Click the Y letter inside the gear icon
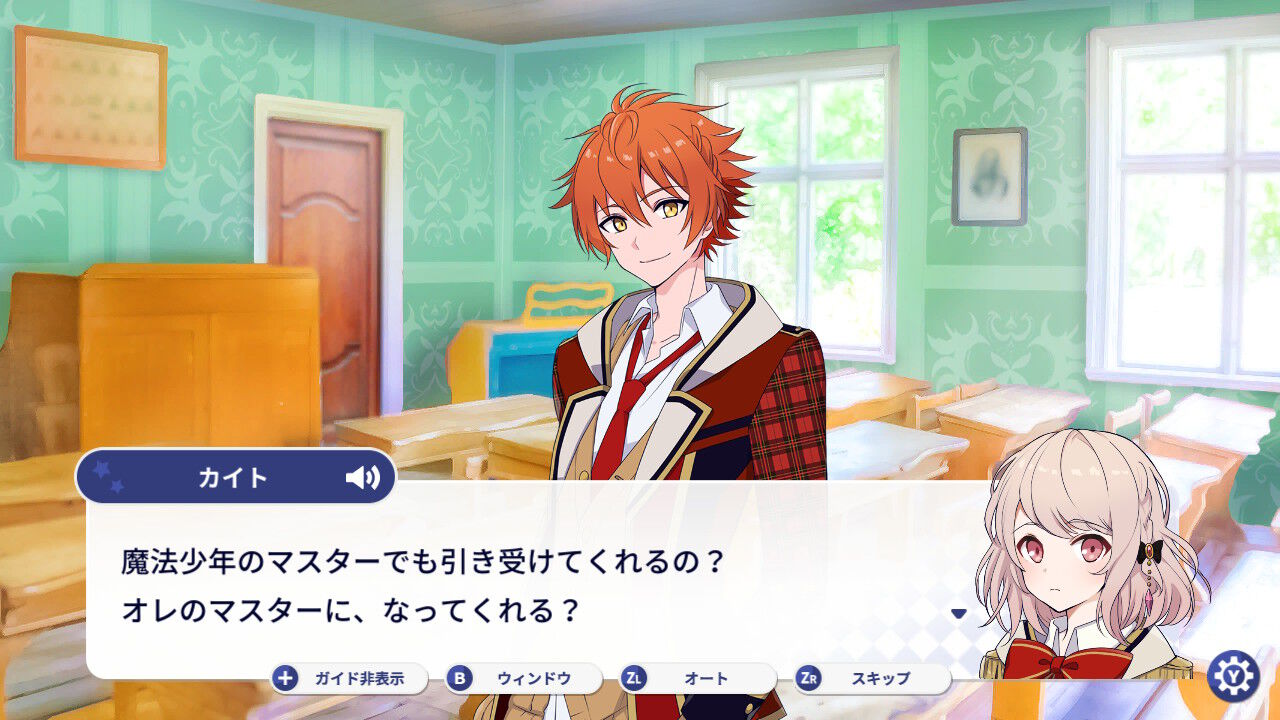Image resolution: width=1280 pixels, height=720 pixels. [x=1237, y=676]
